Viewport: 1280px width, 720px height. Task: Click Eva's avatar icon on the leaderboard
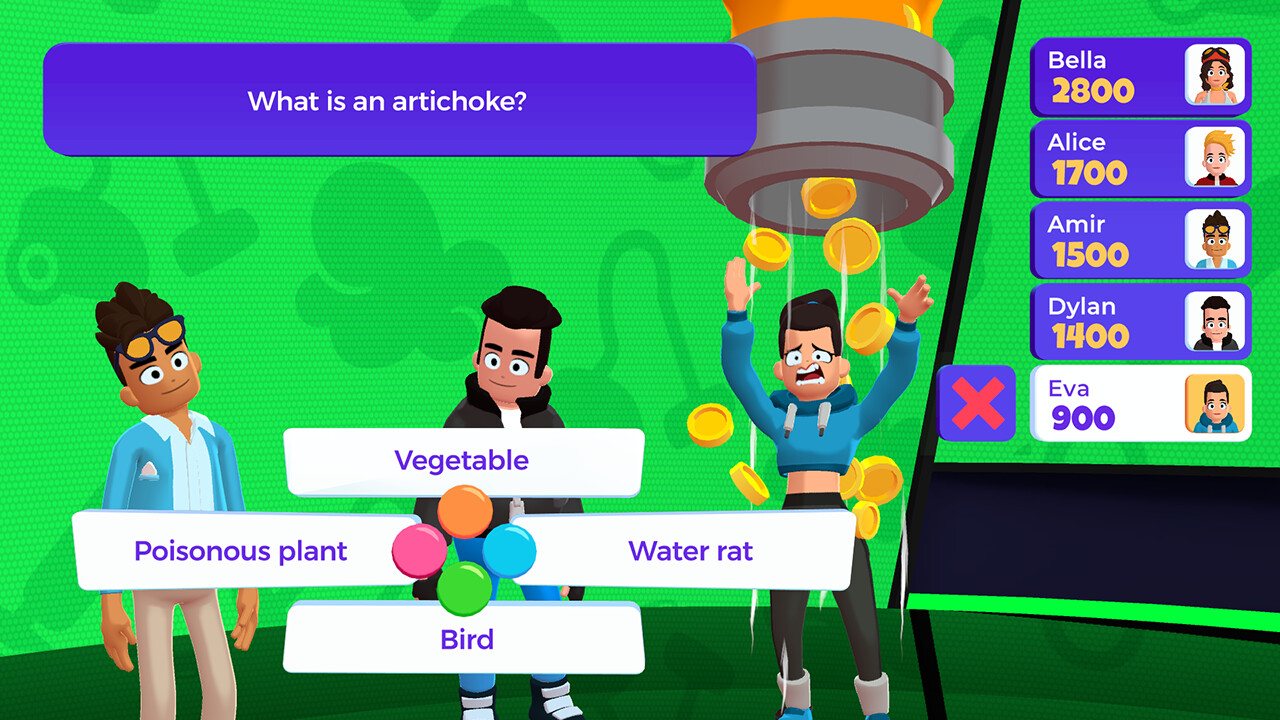tap(1215, 403)
